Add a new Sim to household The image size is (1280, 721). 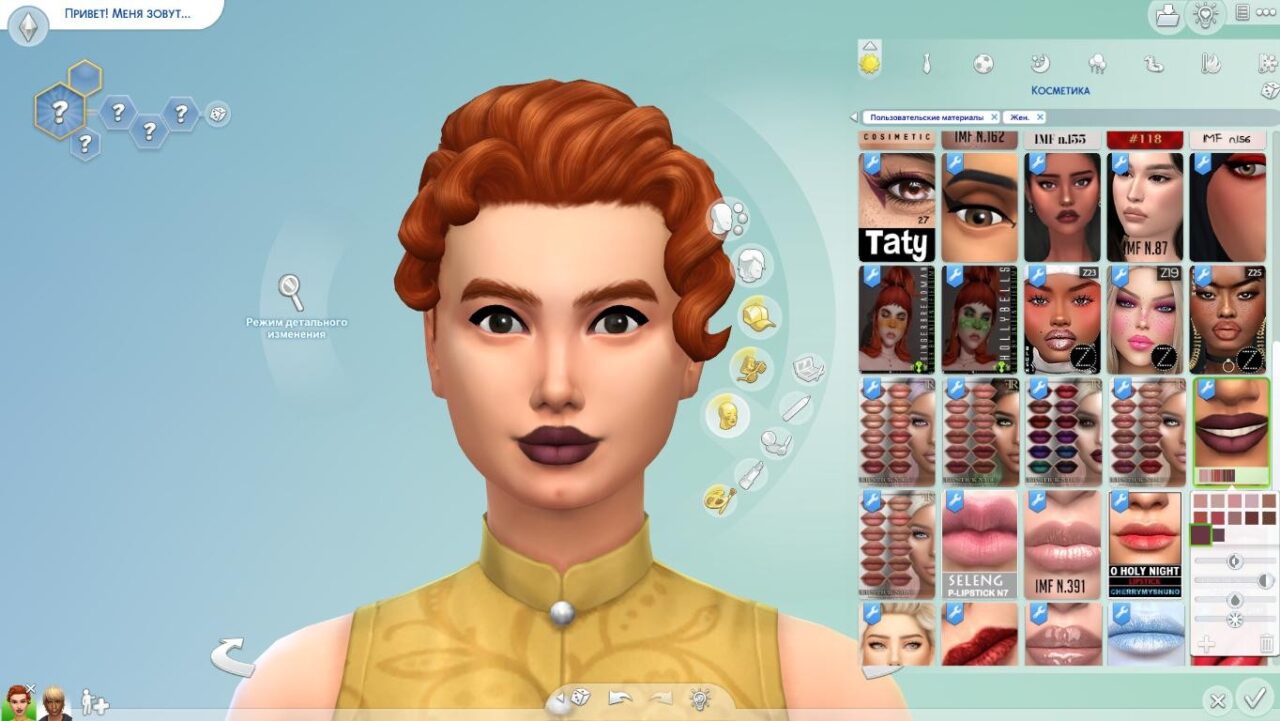pyautogui.click(x=94, y=702)
